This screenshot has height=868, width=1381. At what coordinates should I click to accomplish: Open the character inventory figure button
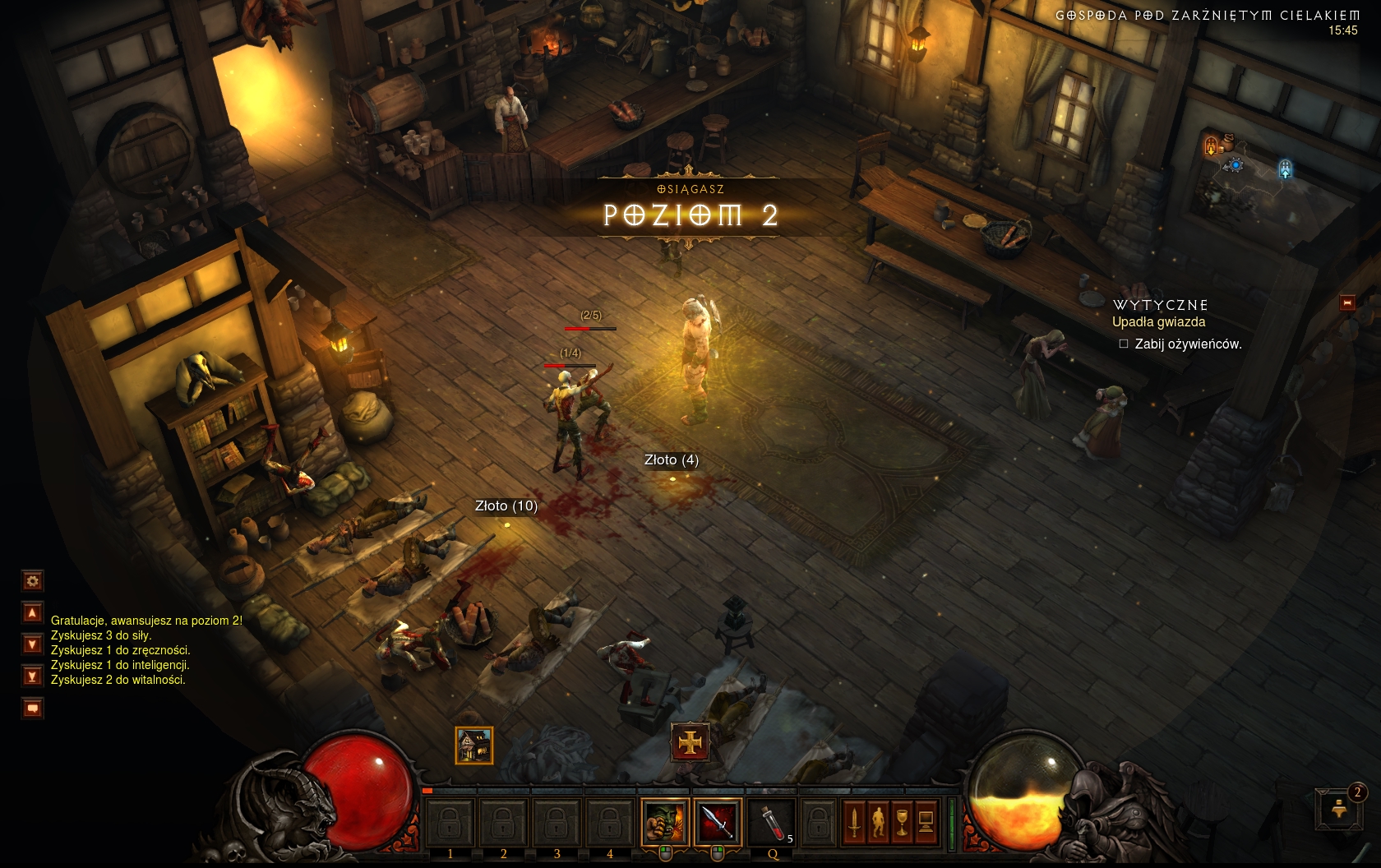point(879,821)
